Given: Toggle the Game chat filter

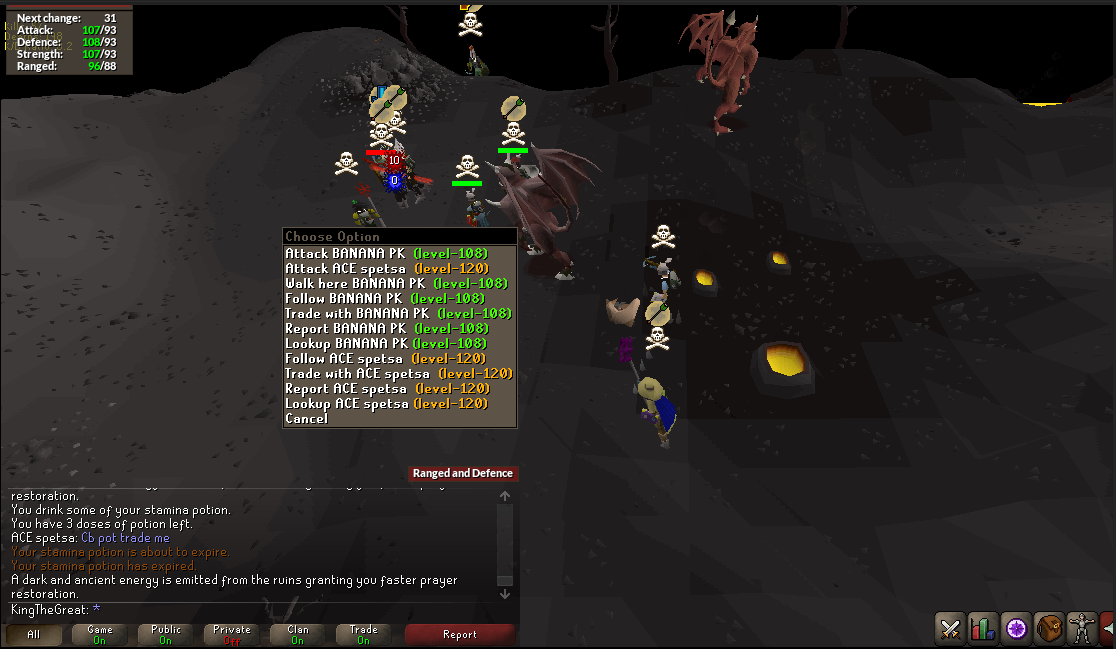Looking at the screenshot, I should coord(100,634).
